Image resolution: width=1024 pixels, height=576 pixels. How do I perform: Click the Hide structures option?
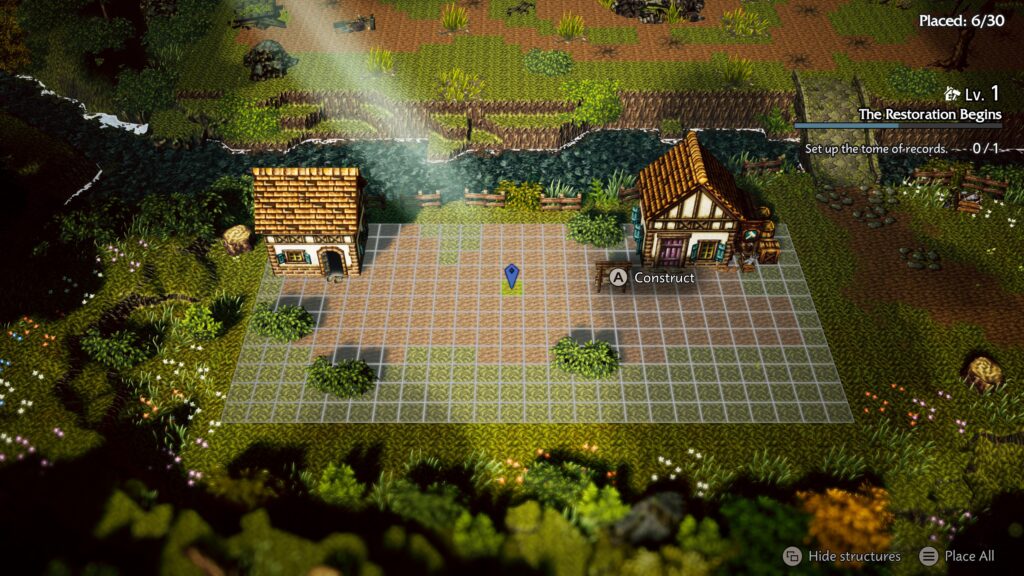853,556
